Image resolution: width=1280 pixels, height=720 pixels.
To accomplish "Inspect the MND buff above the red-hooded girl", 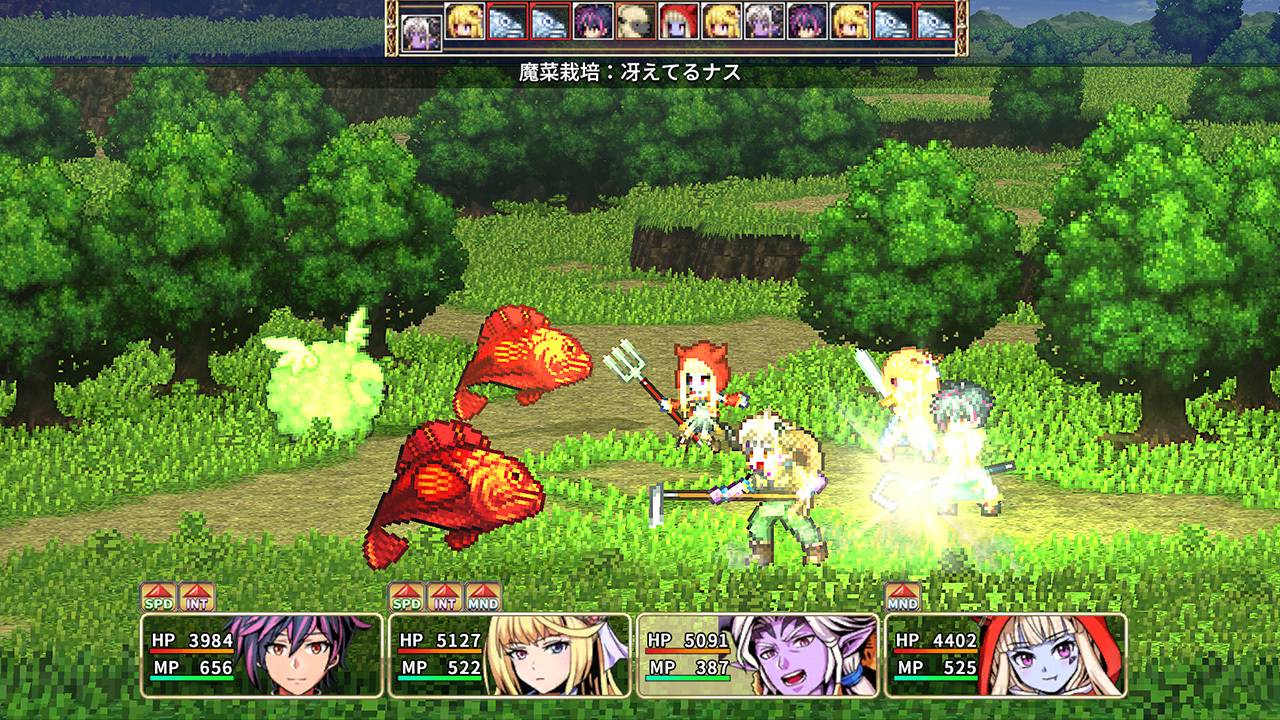I will click(902, 598).
